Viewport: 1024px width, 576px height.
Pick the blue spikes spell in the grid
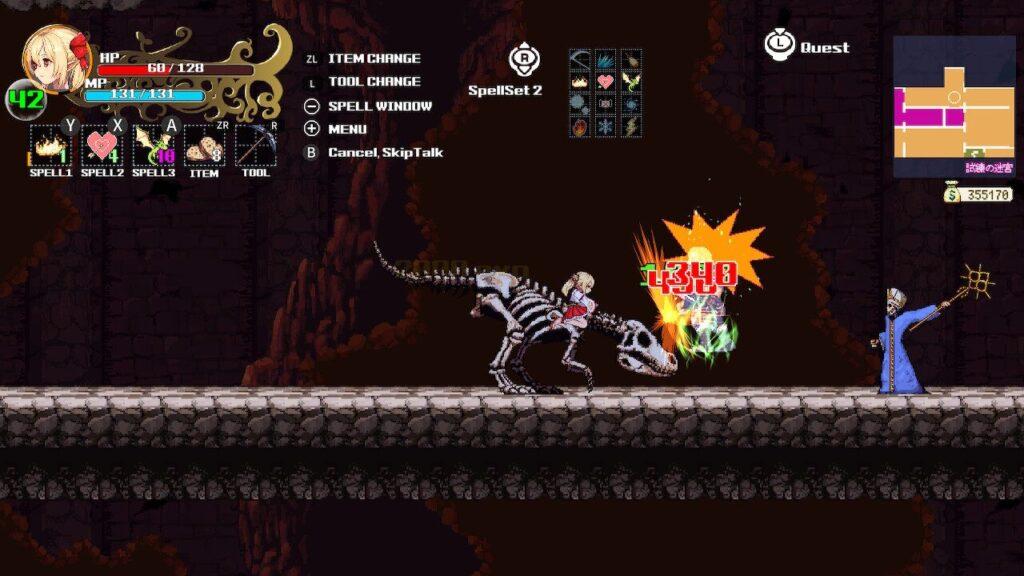click(x=606, y=59)
